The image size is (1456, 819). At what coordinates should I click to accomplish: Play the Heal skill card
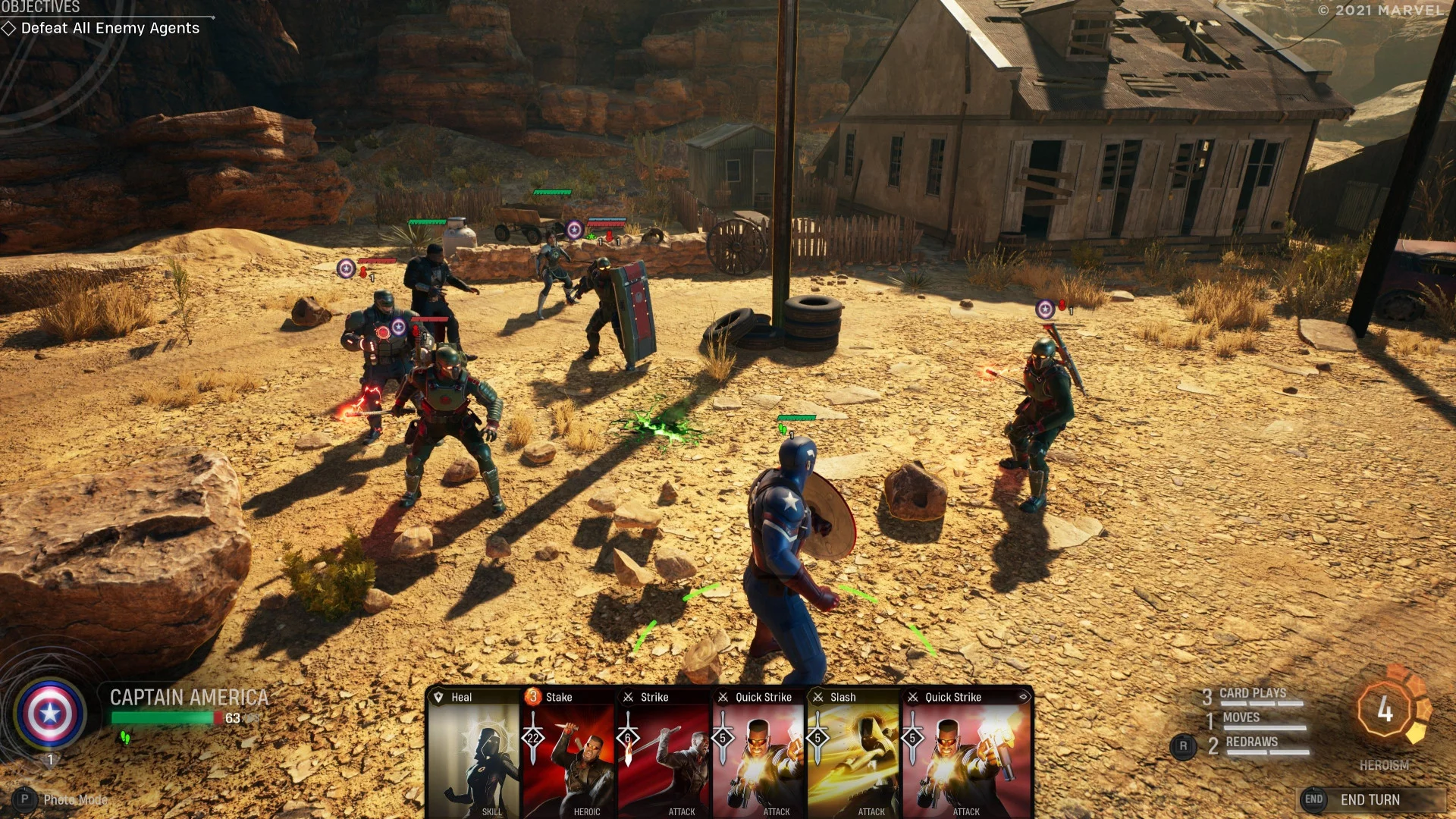pos(474,755)
